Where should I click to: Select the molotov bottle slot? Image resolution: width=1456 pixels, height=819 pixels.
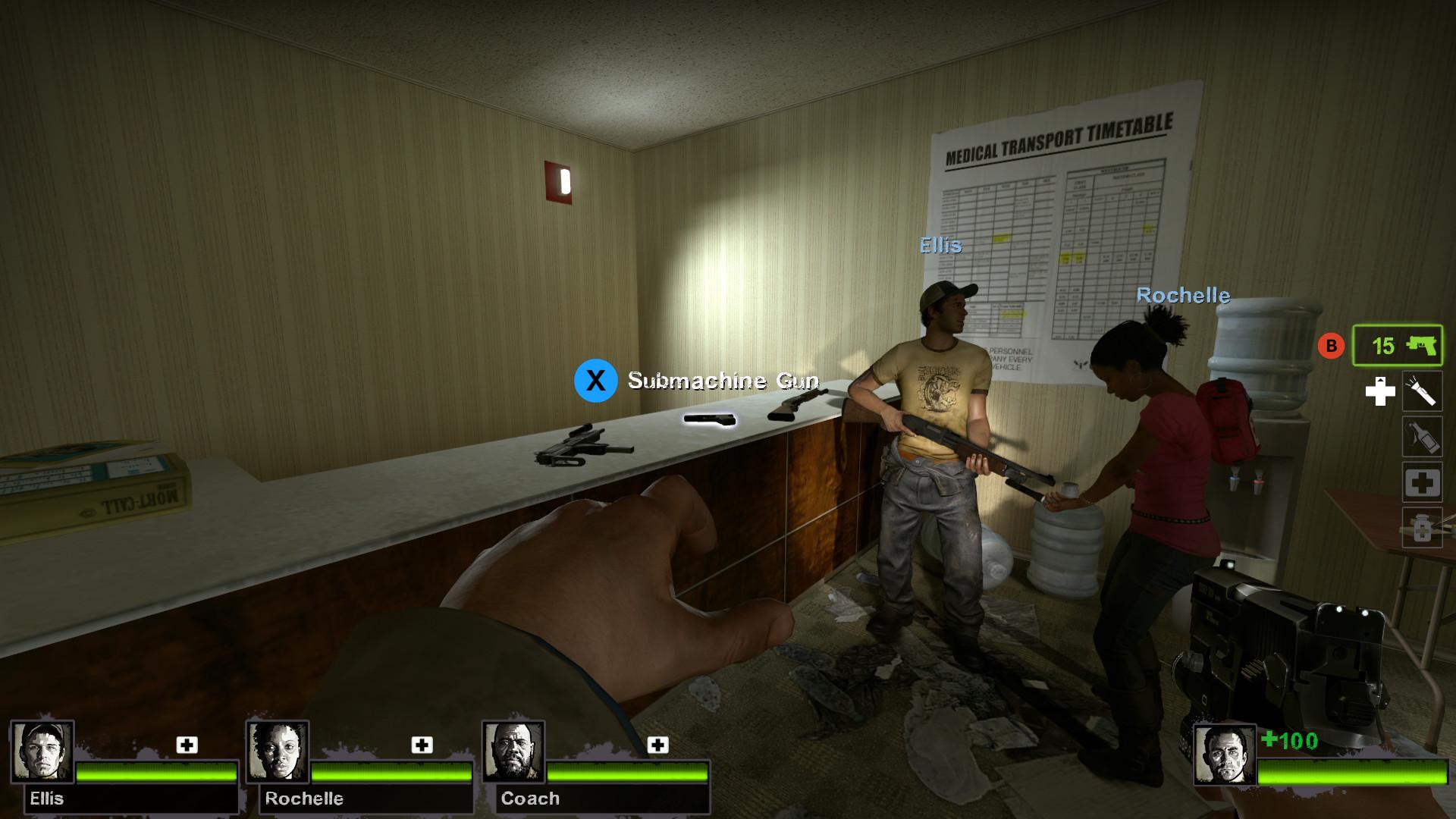1422,437
